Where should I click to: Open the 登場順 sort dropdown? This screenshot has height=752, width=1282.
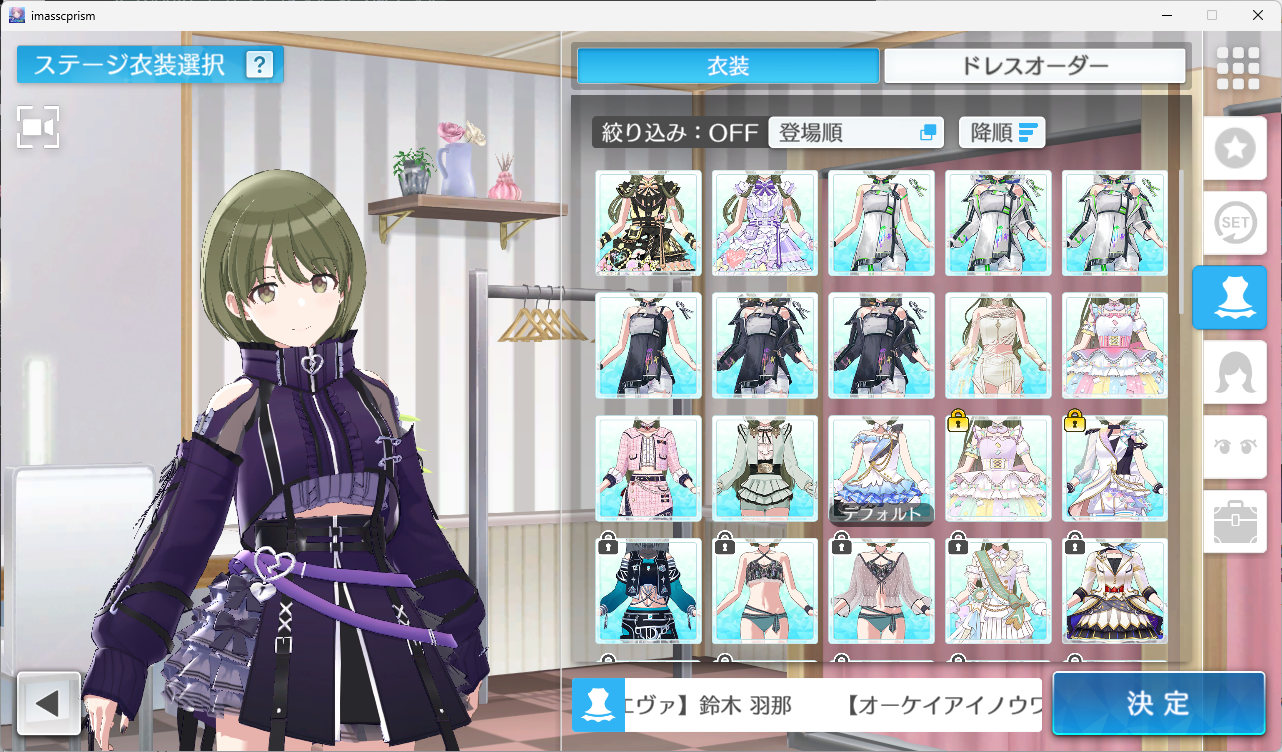(856, 132)
